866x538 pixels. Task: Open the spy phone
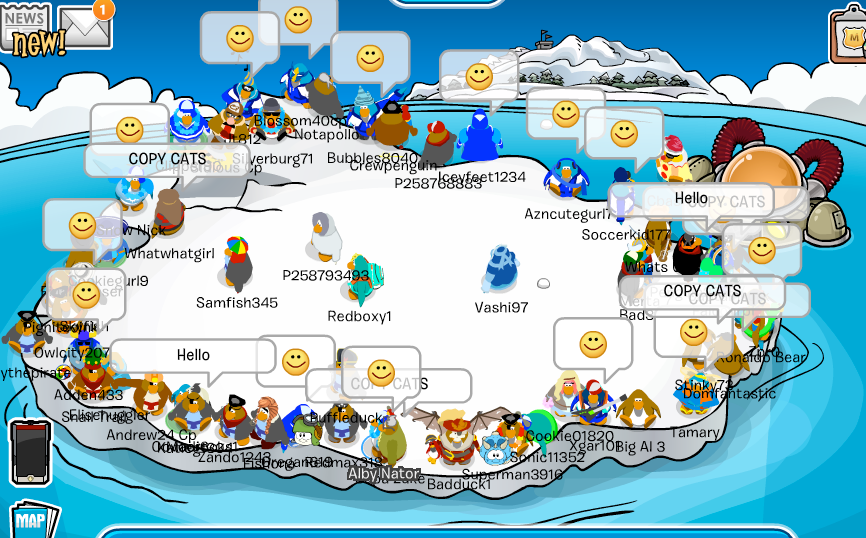pyautogui.click(x=30, y=453)
